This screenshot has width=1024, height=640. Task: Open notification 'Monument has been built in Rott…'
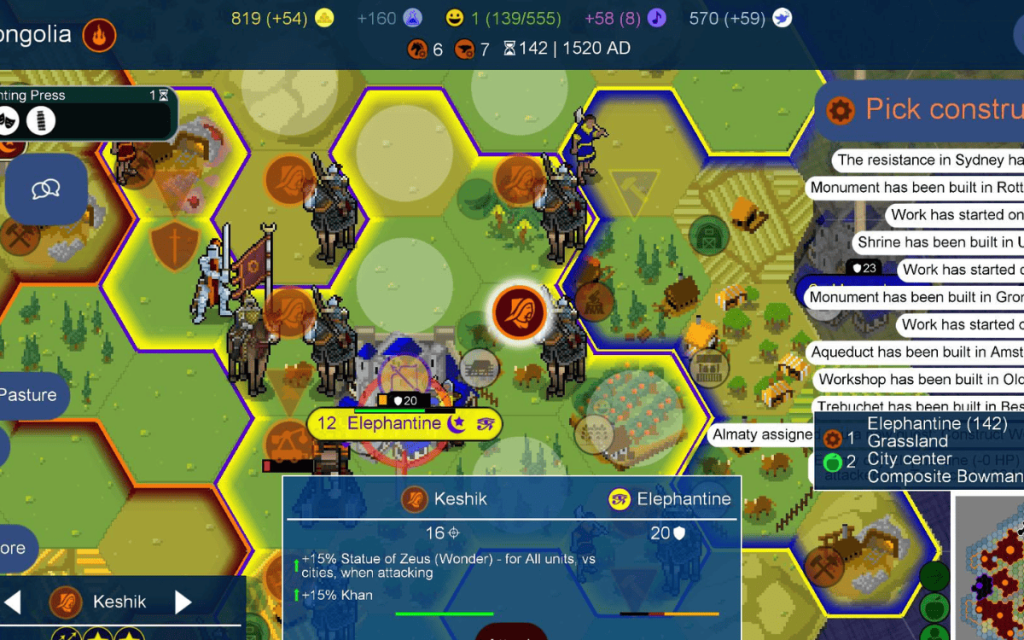916,187
